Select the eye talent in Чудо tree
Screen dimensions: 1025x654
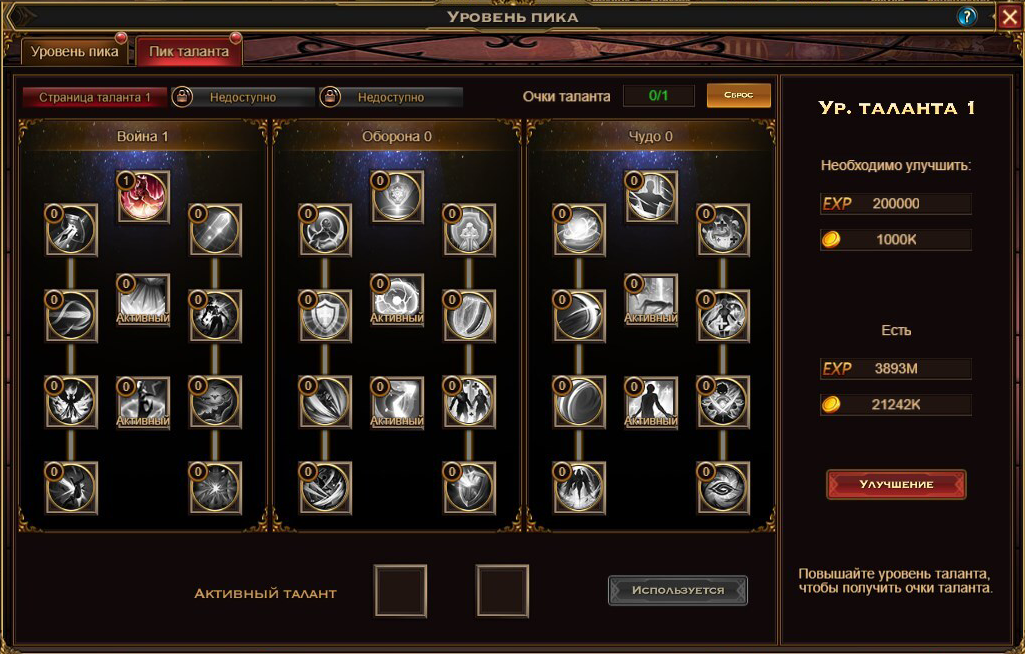tap(723, 487)
